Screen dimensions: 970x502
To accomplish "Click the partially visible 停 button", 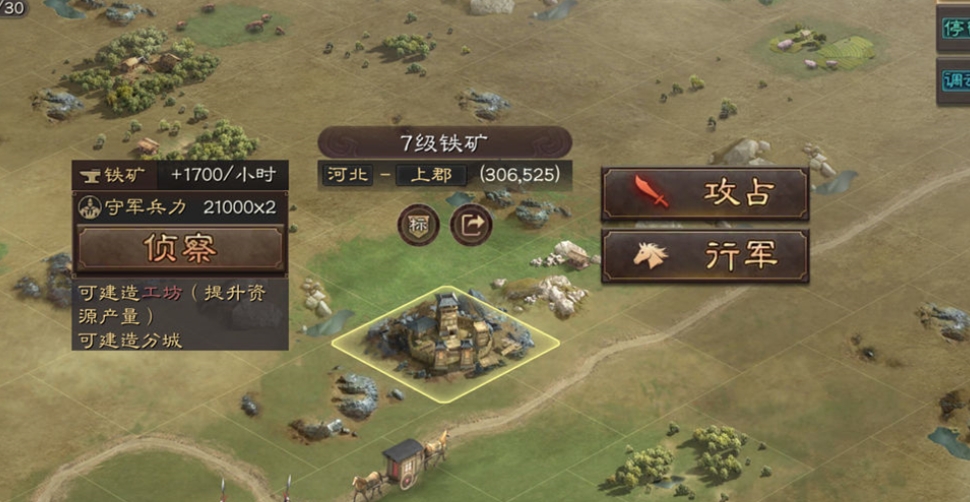I will click(x=955, y=28).
